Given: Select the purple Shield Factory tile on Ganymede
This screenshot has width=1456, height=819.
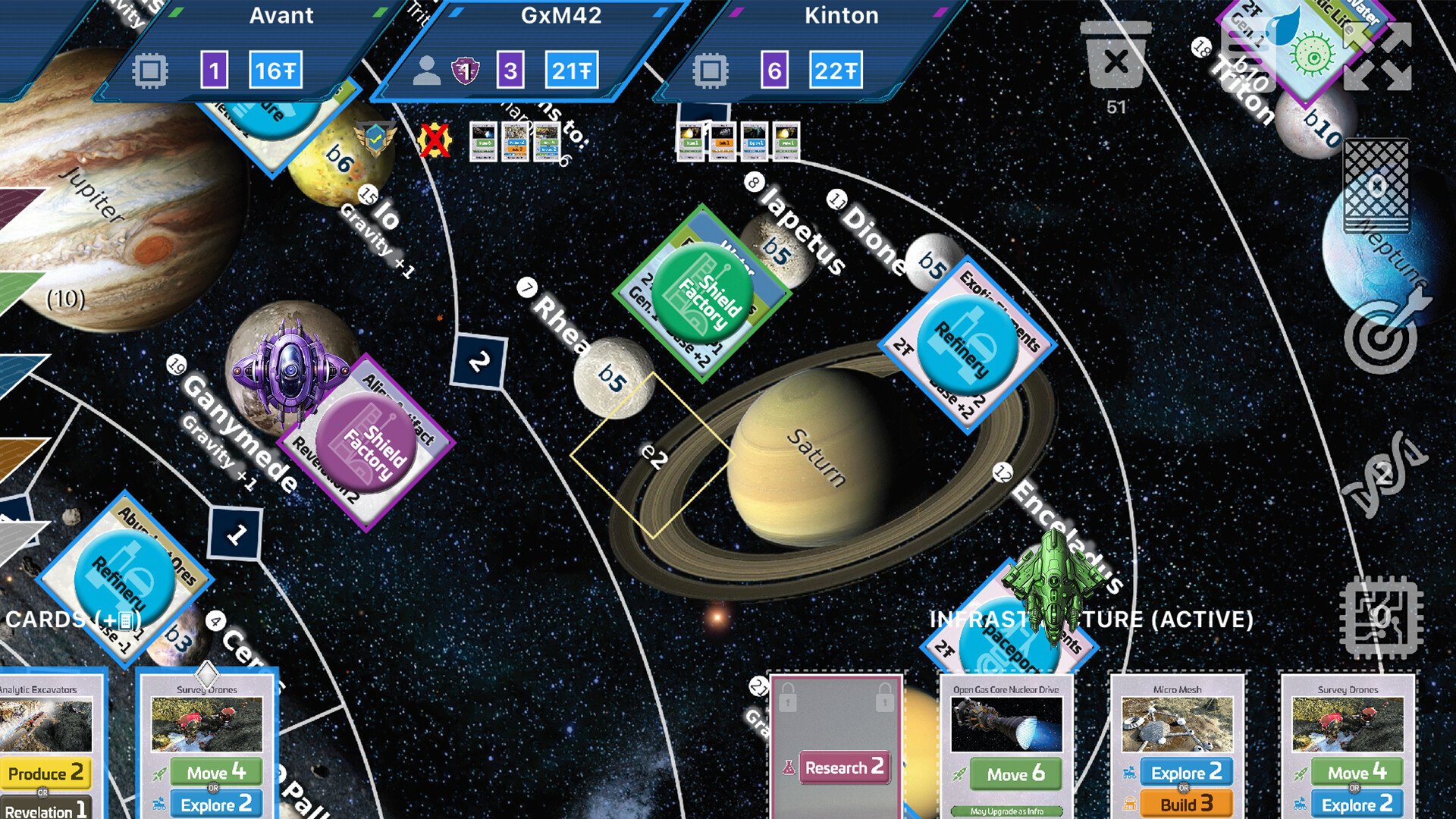Looking at the screenshot, I should tap(366, 442).
